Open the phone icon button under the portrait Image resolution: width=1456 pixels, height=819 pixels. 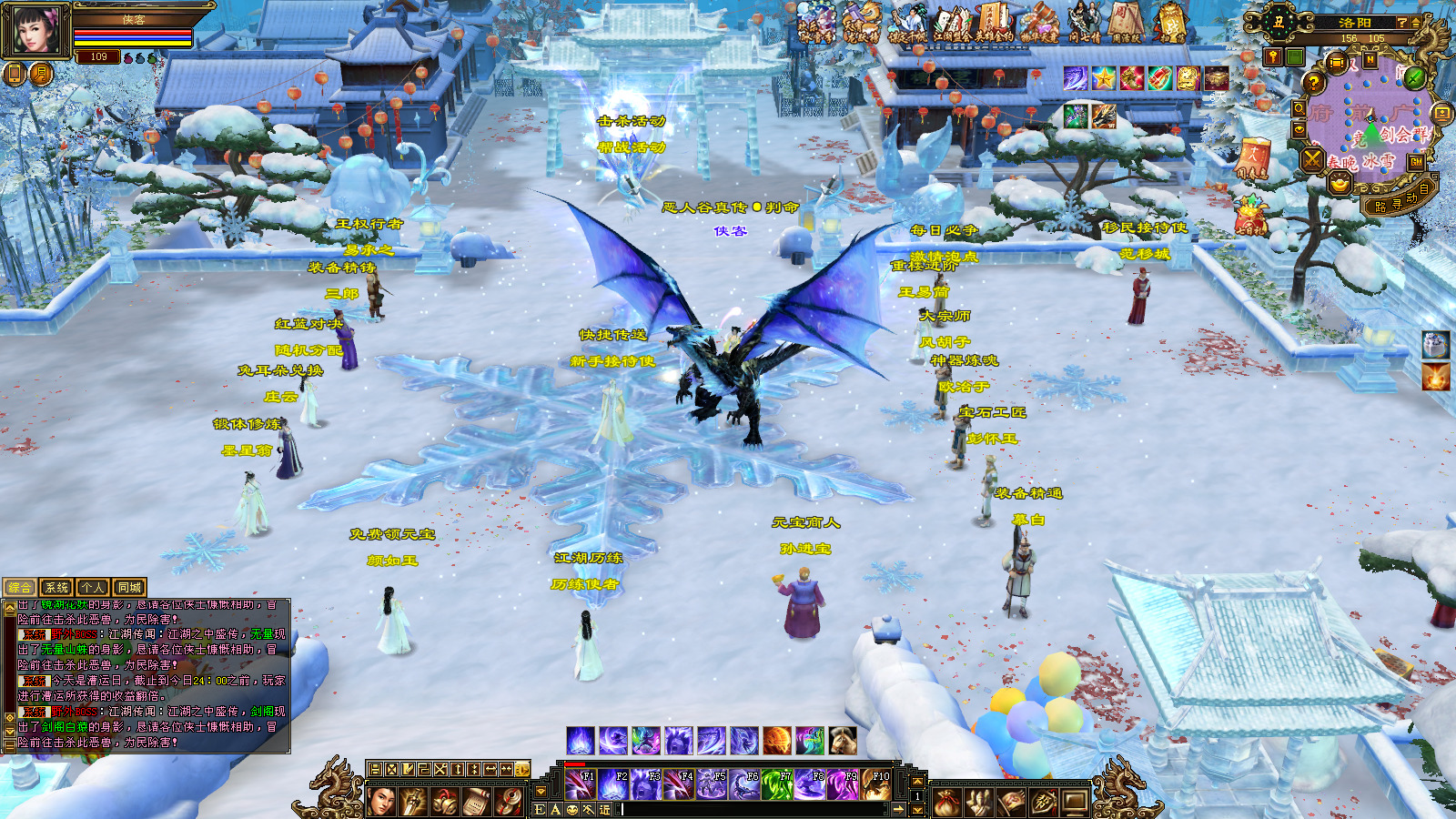pyautogui.click(x=15, y=74)
